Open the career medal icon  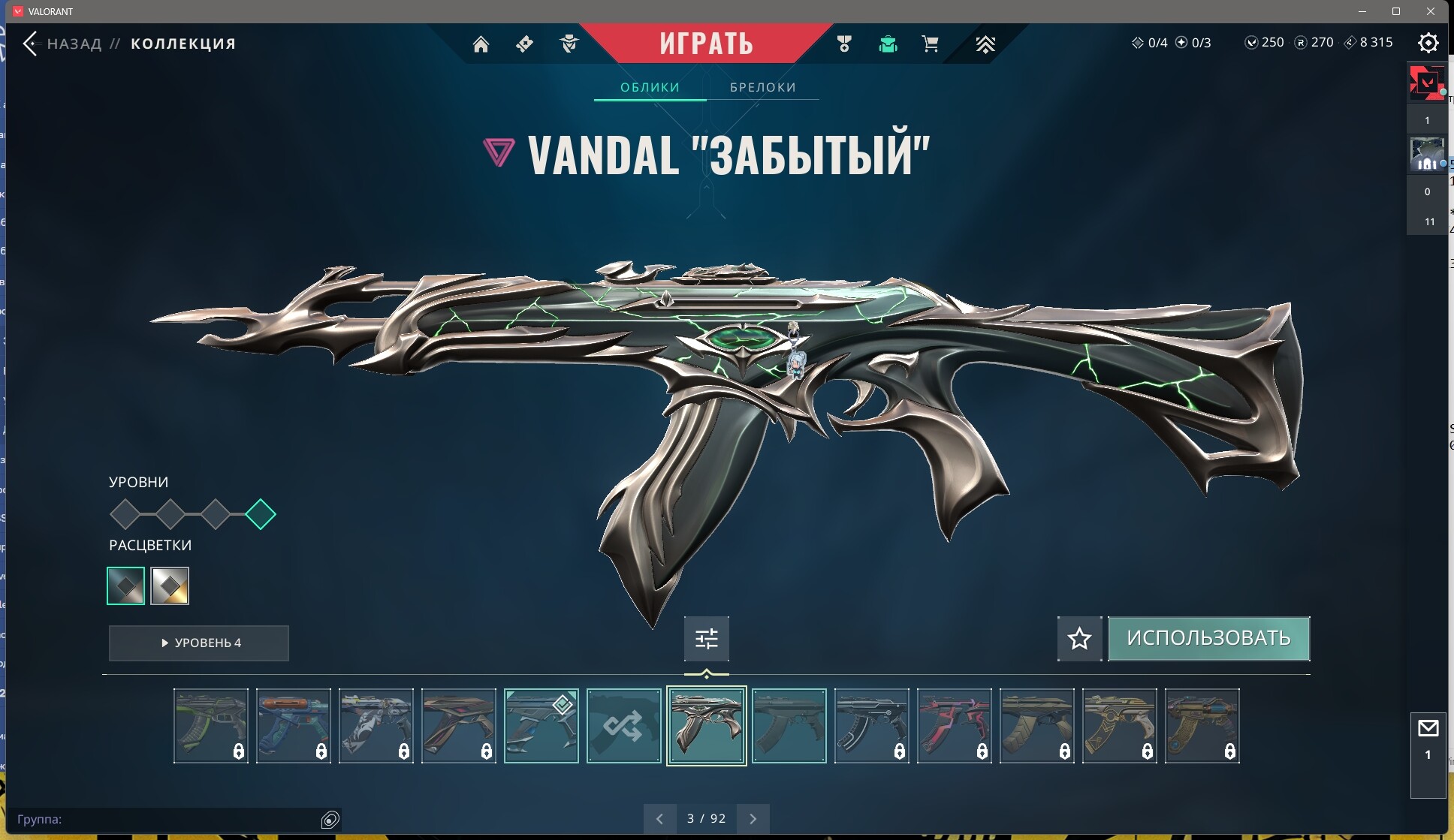[844, 44]
